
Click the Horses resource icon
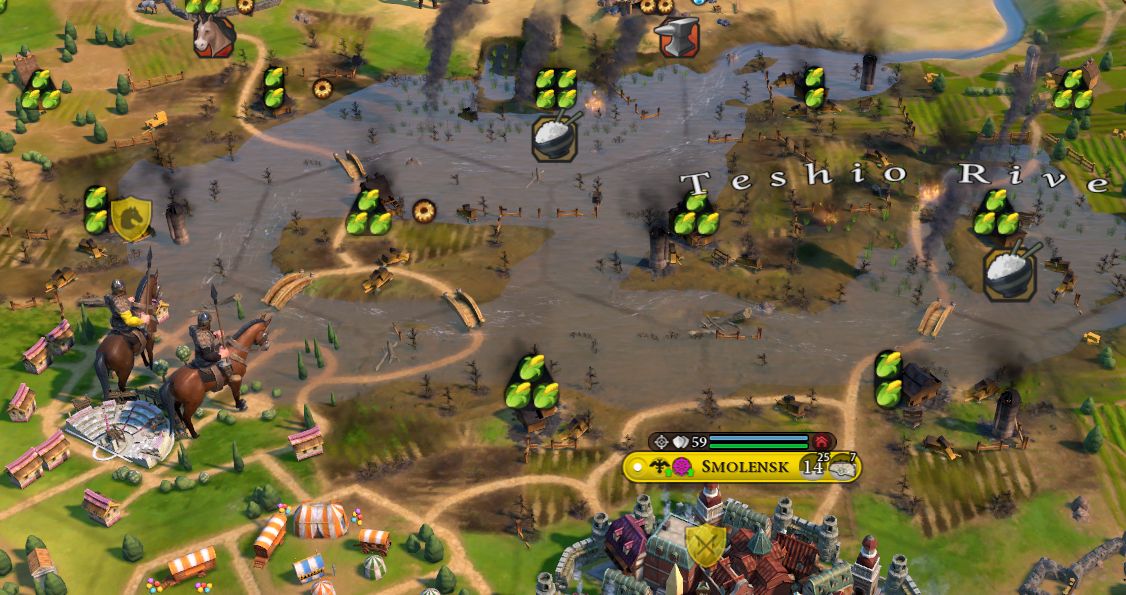pos(214,36)
